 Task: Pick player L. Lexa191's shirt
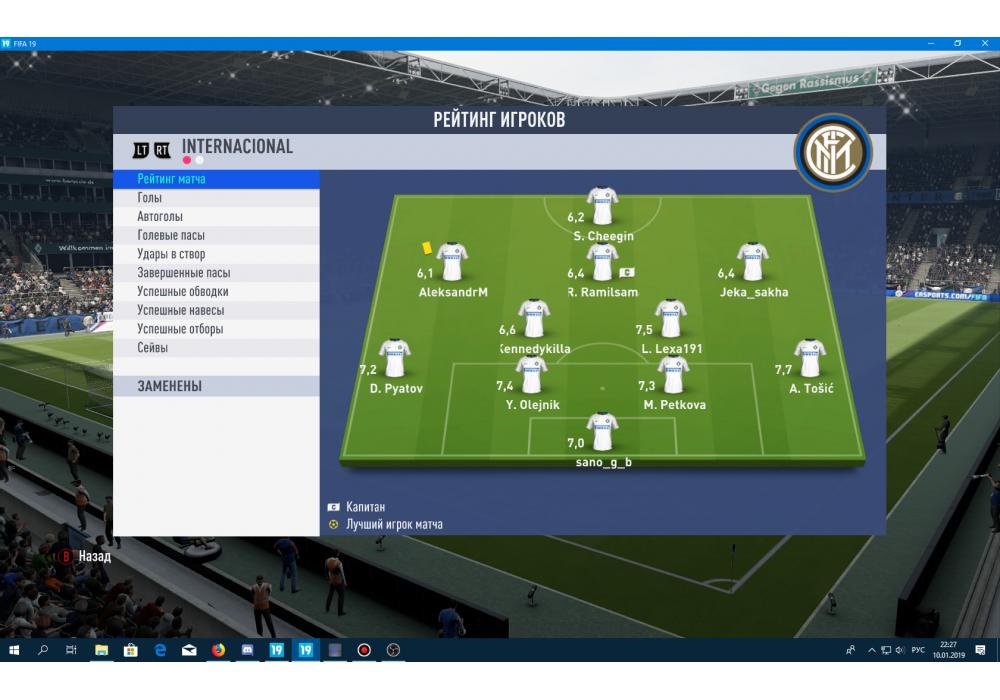pos(671,319)
